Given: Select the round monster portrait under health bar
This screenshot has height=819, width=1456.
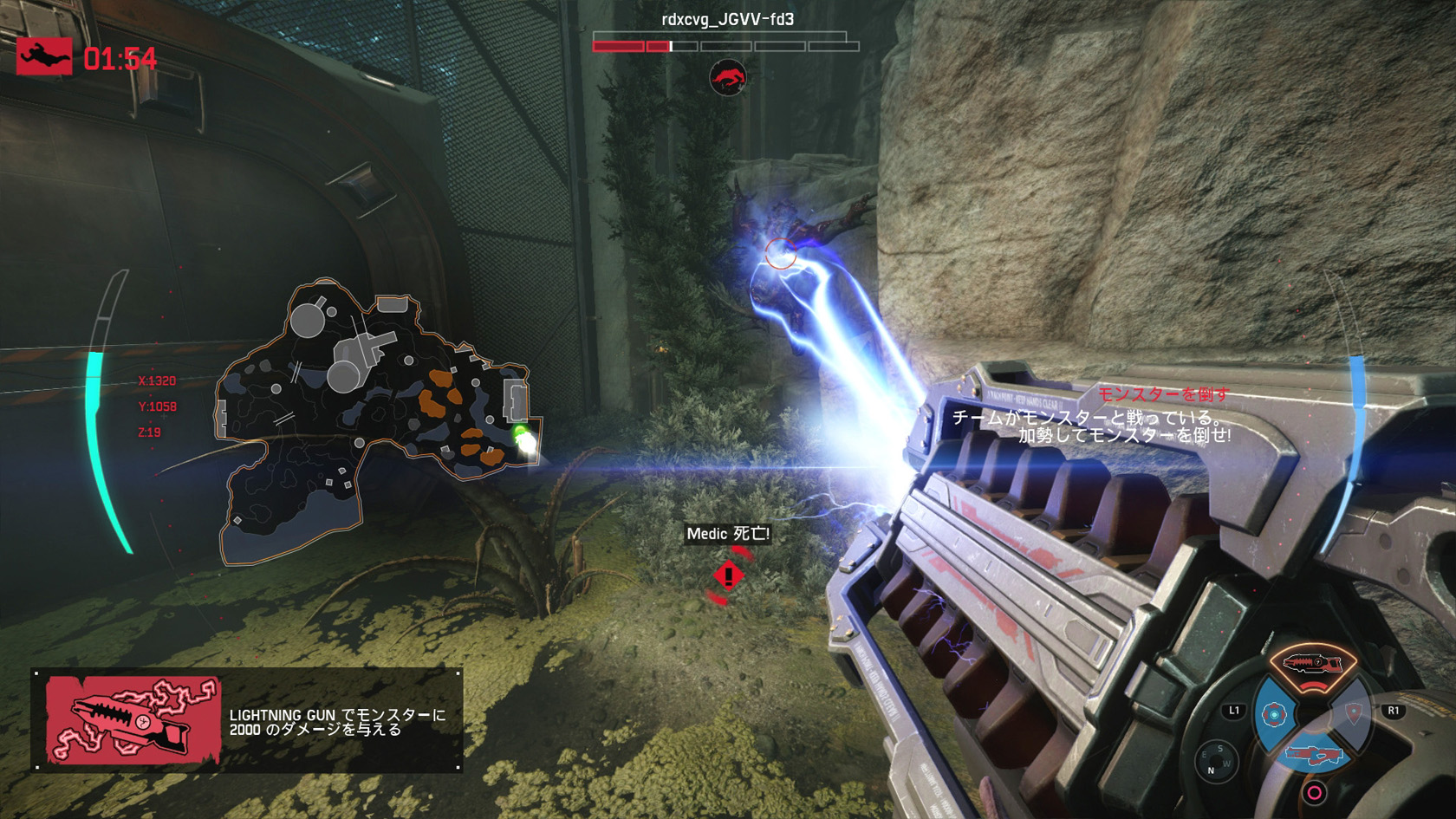Looking at the screenshot, I should tap(728, 78).
